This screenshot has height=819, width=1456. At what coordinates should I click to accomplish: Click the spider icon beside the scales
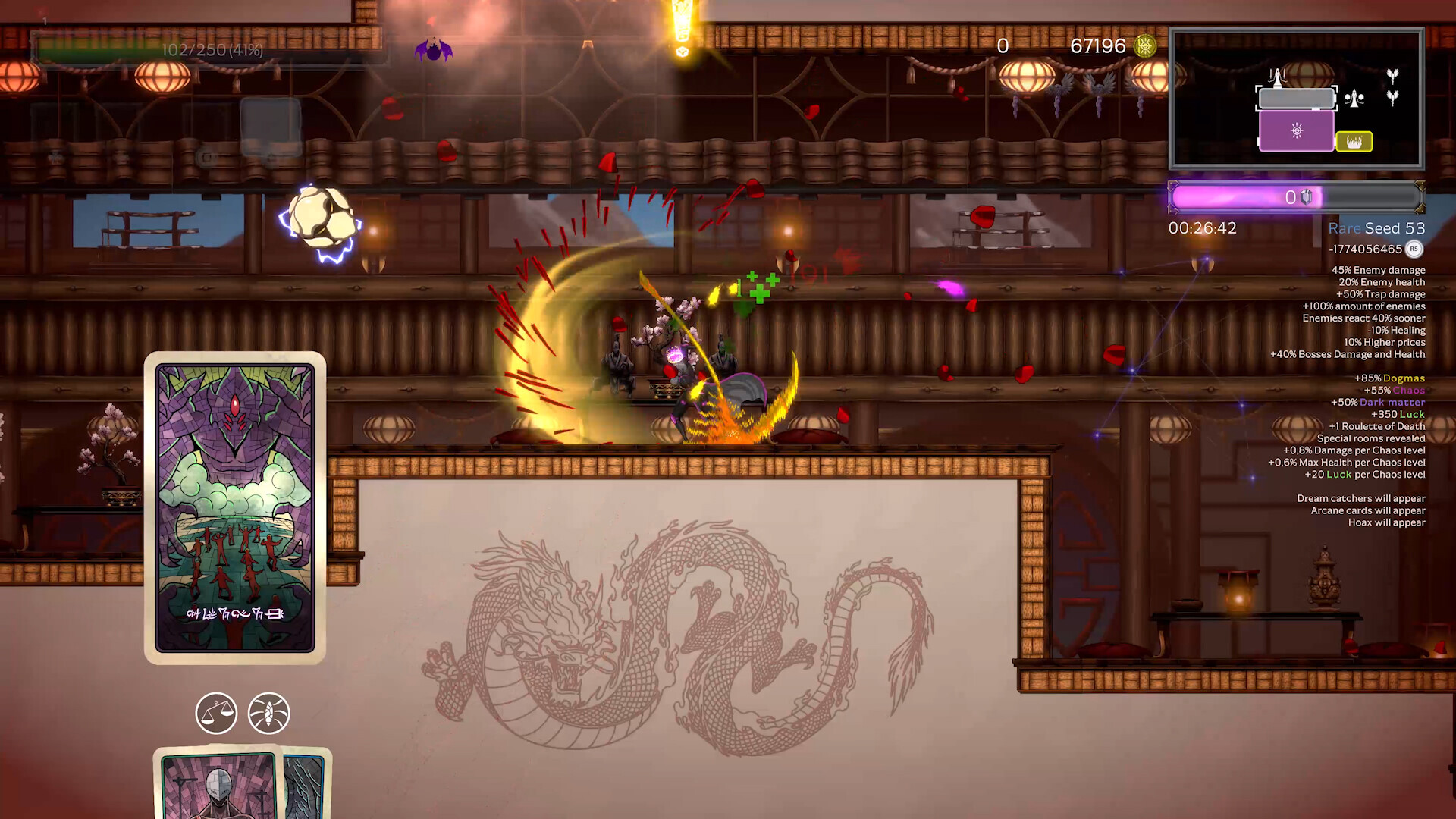point(268,714)
